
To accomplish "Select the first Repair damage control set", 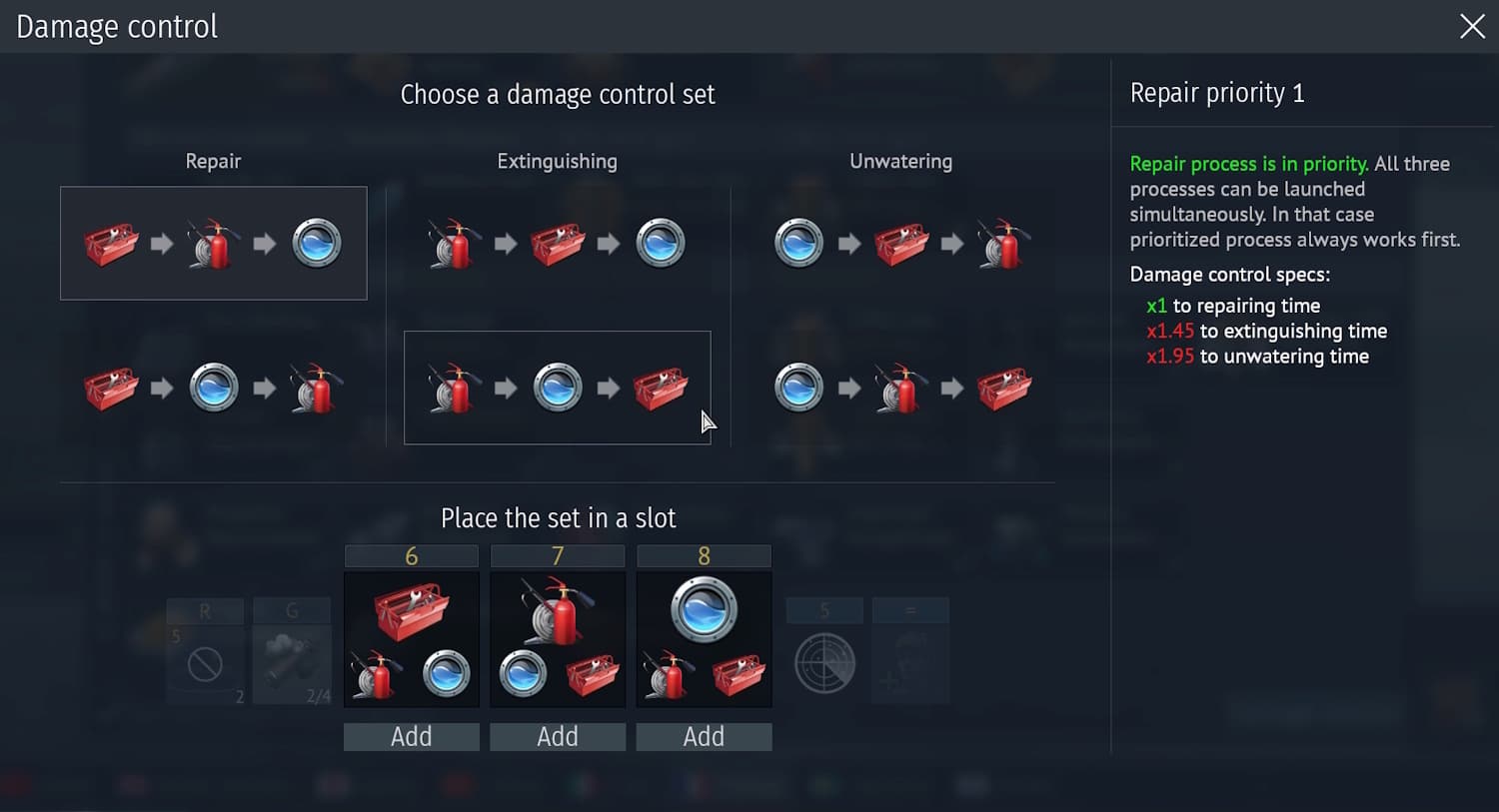I will coord(213,243).
